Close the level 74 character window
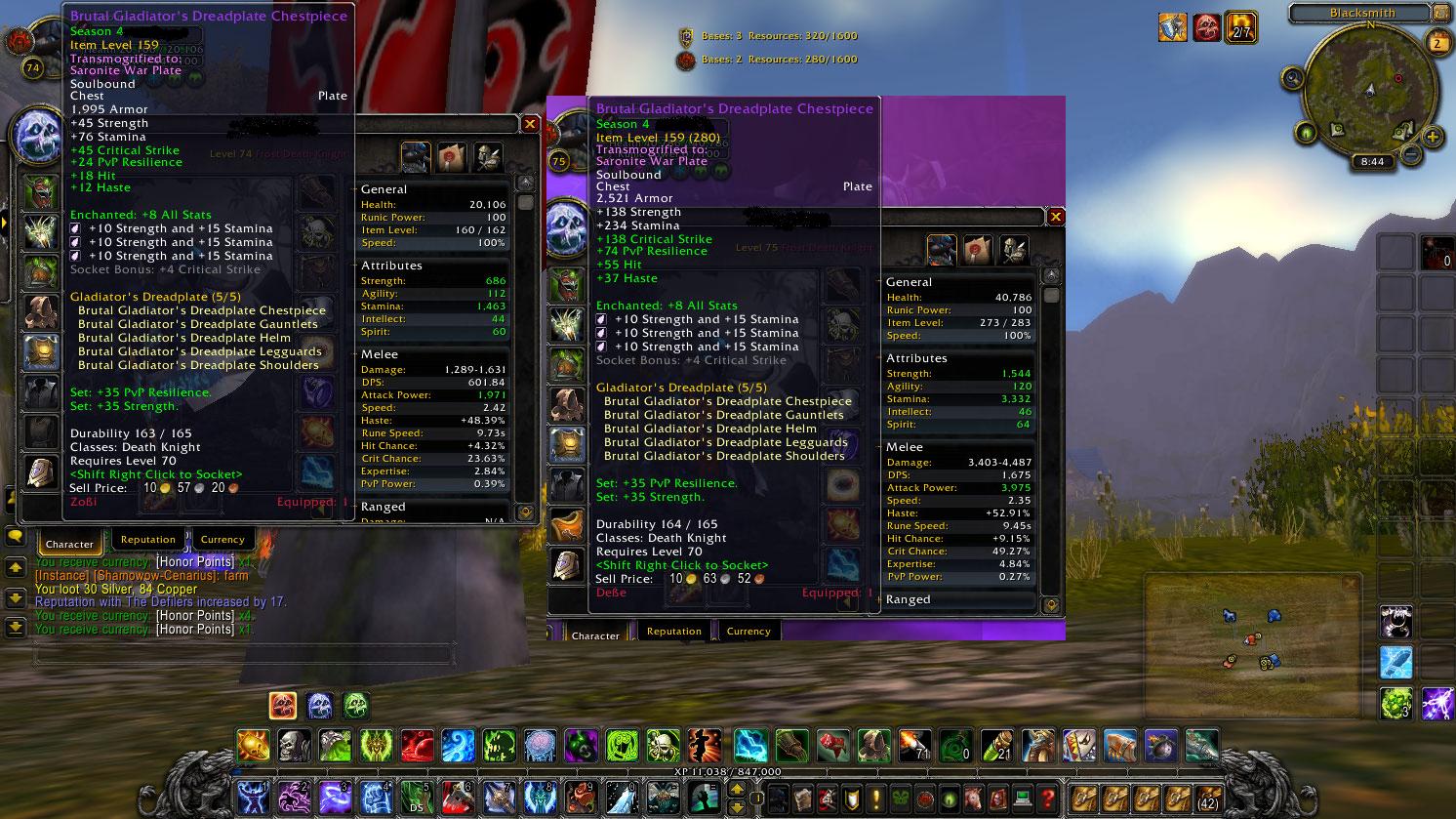The image size is (1456, 819). 530,124
